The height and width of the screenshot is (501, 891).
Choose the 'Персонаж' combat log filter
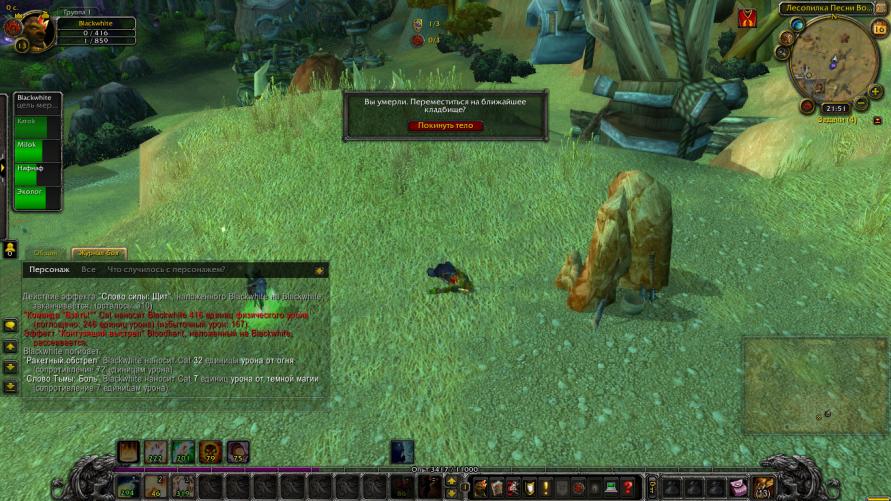[x=49, y=270]
